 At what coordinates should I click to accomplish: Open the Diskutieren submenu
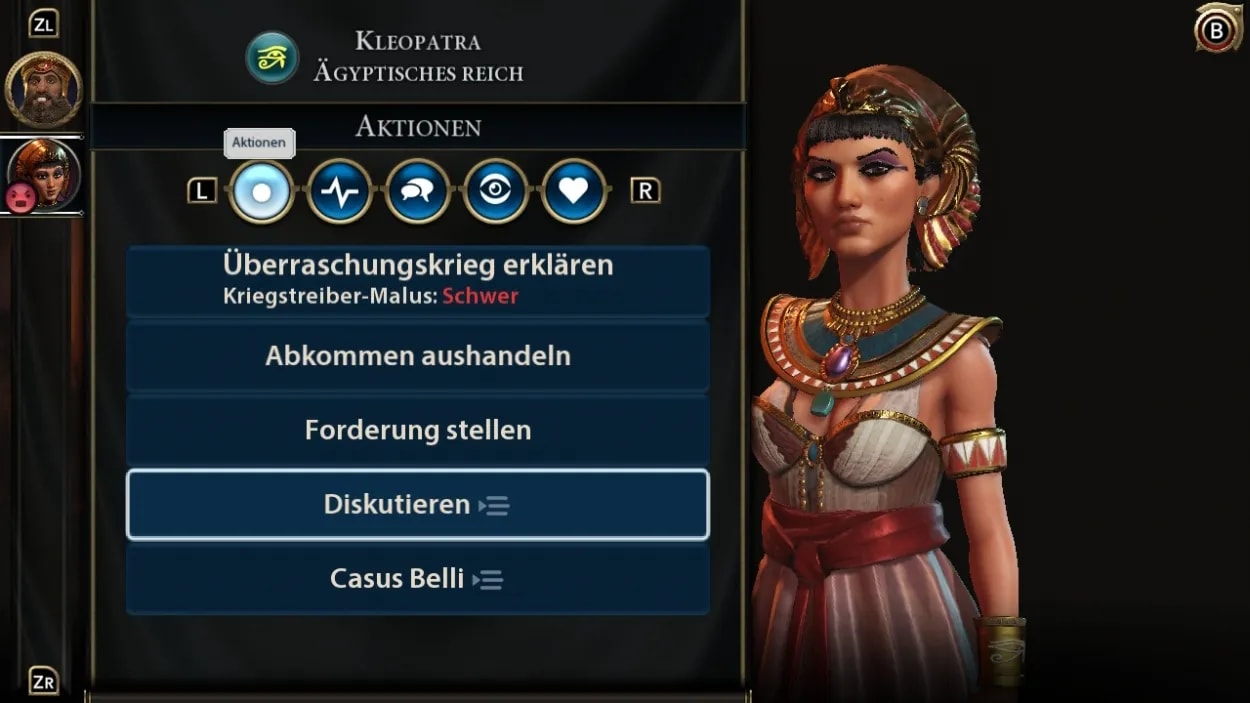[417, 504]
